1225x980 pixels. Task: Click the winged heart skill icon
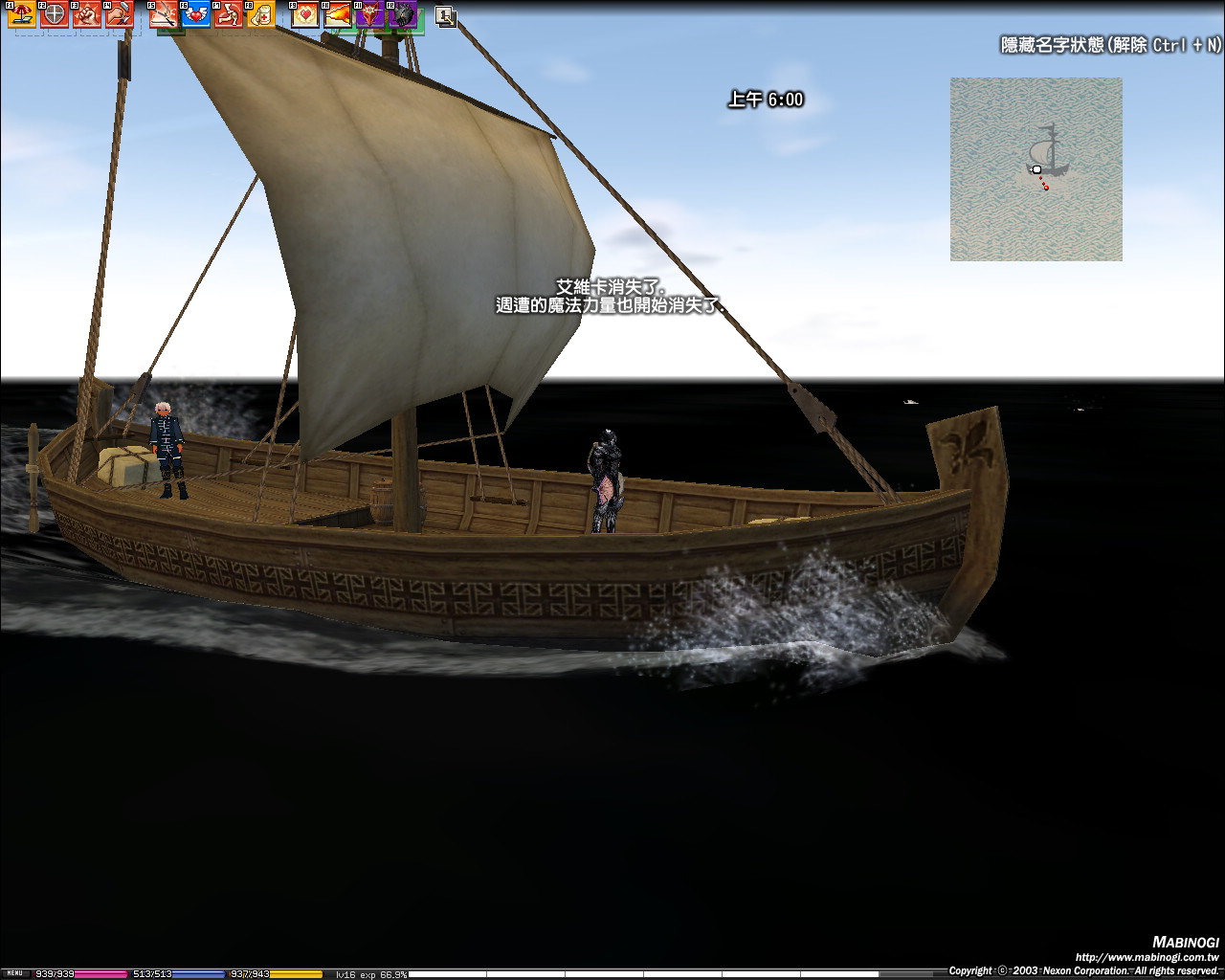pyautogui.click(x=196, y=14)
